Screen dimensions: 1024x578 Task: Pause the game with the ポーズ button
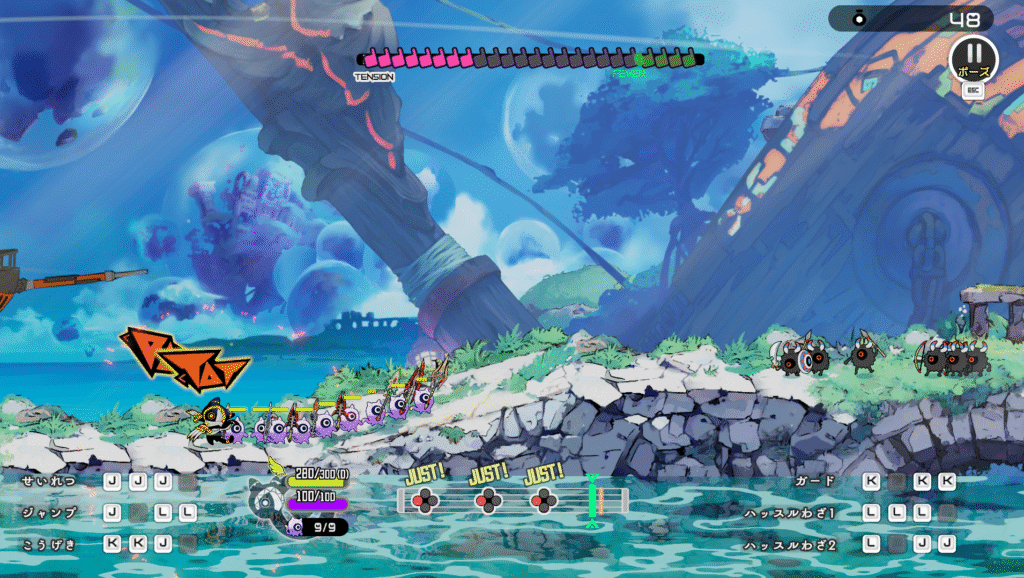[973, 57]
